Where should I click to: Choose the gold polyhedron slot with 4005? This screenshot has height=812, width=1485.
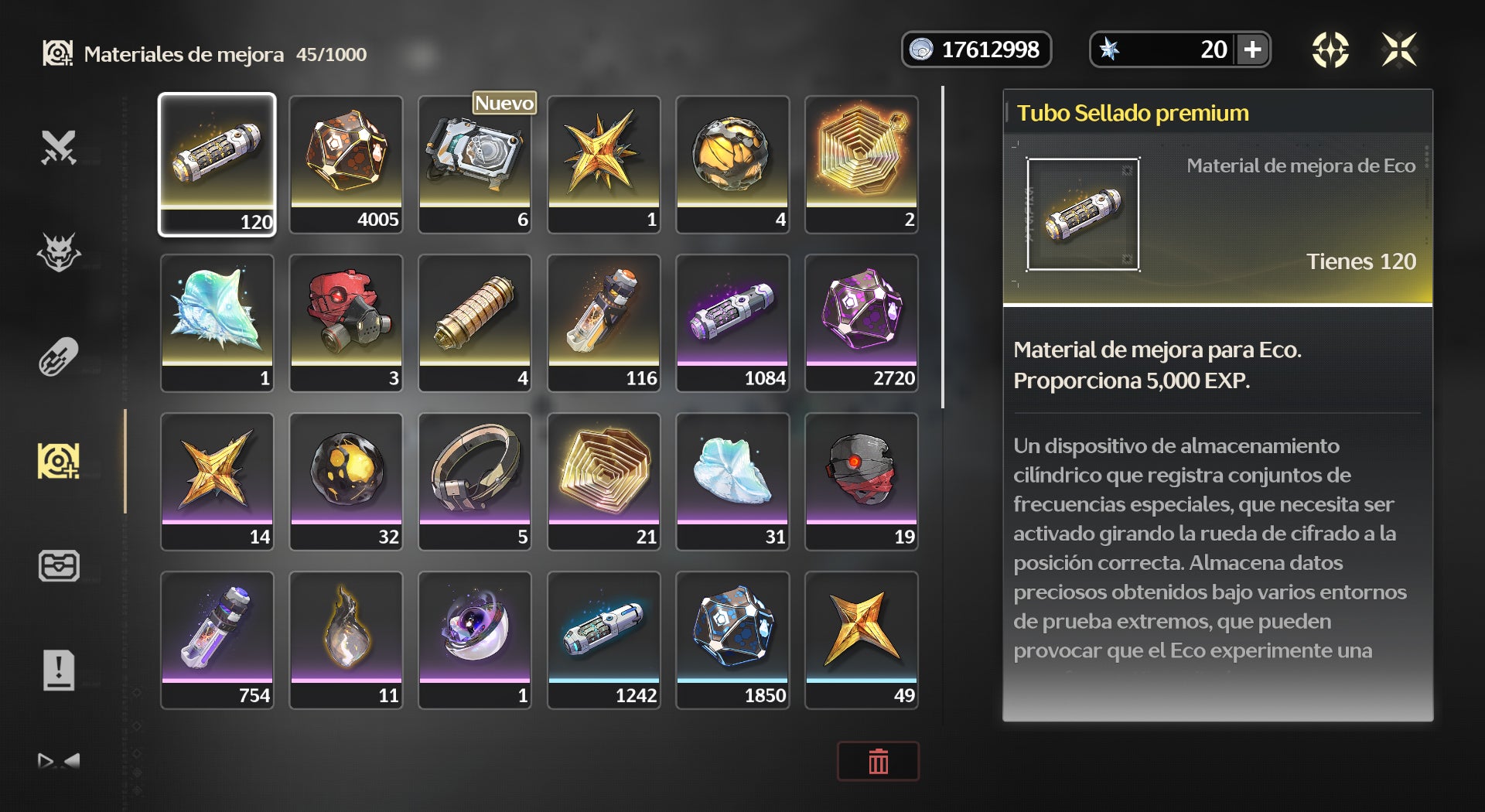tap(346, 164)
